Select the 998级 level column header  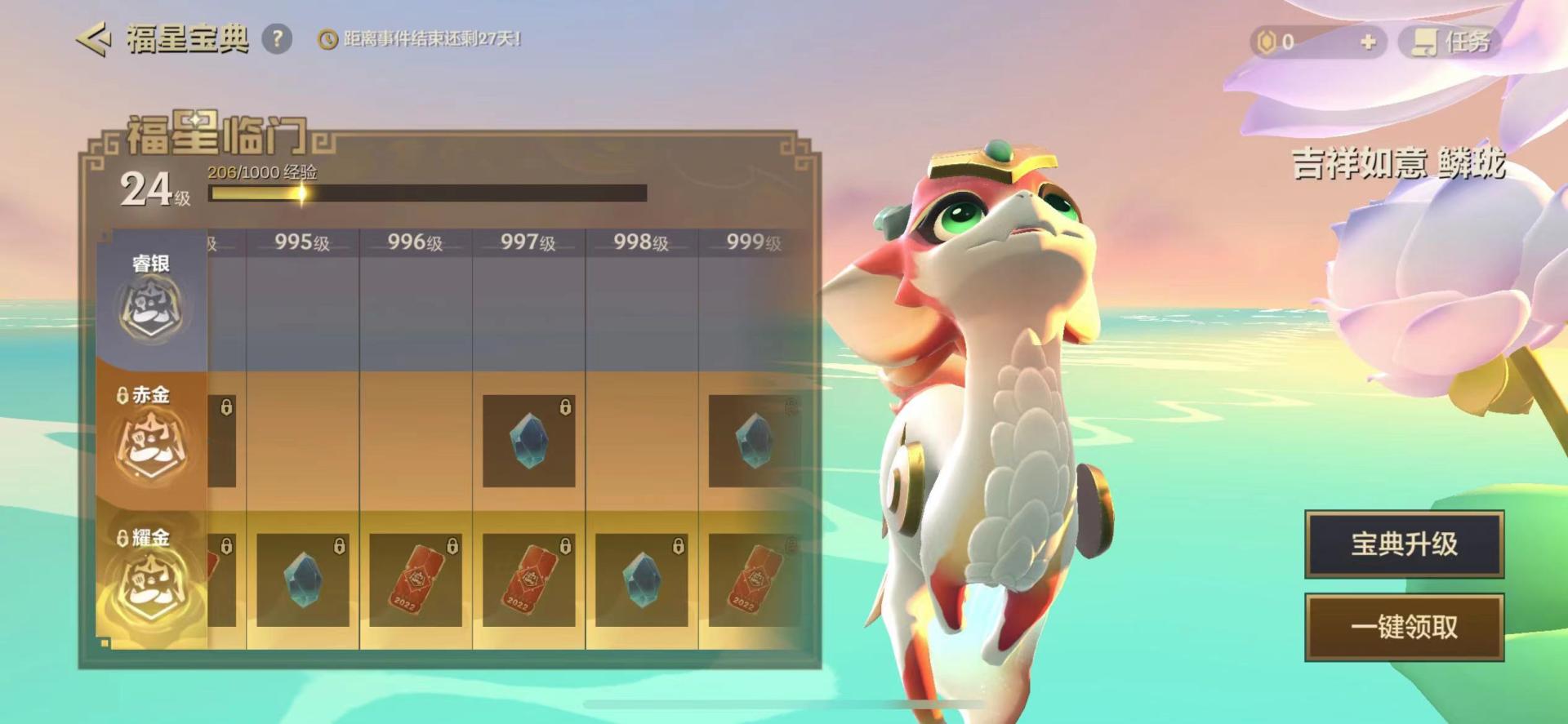pyautogui.click(x=642, y=239)
